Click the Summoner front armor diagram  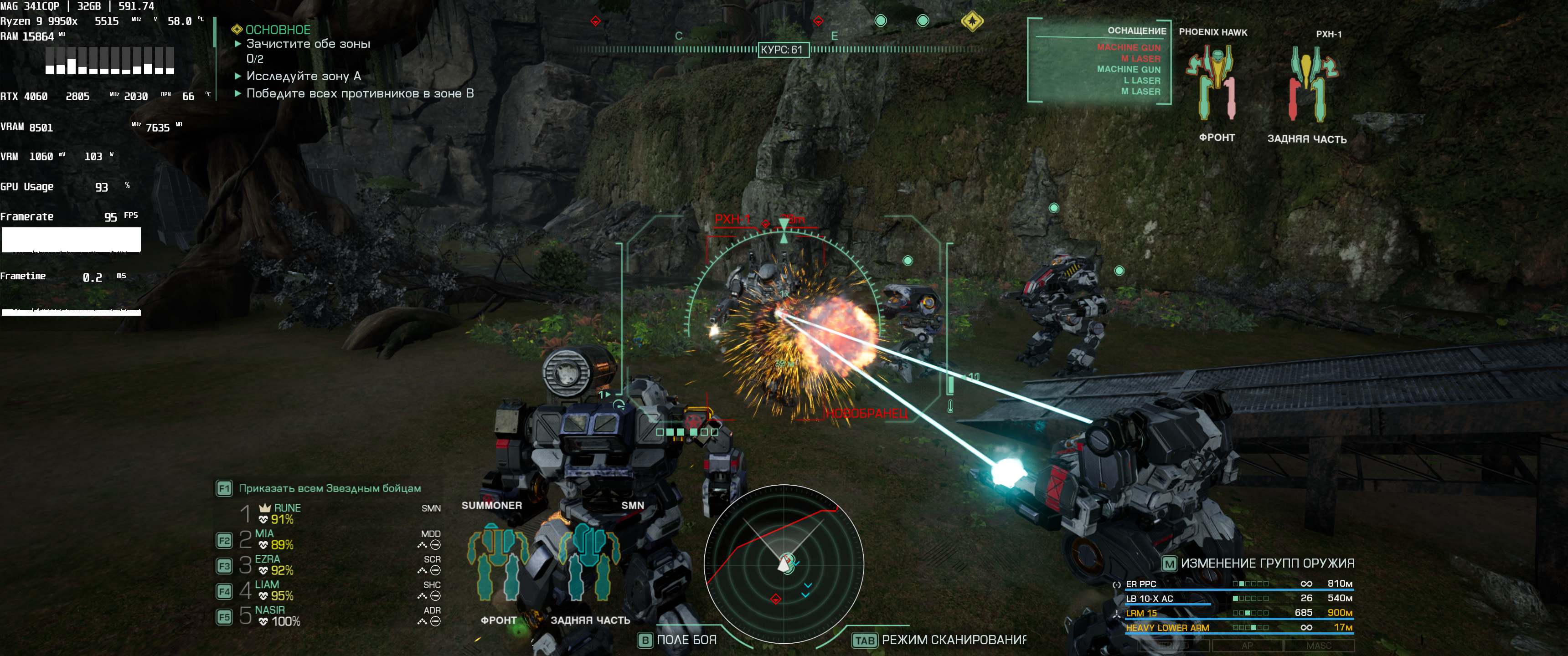(x=498, y=562)
